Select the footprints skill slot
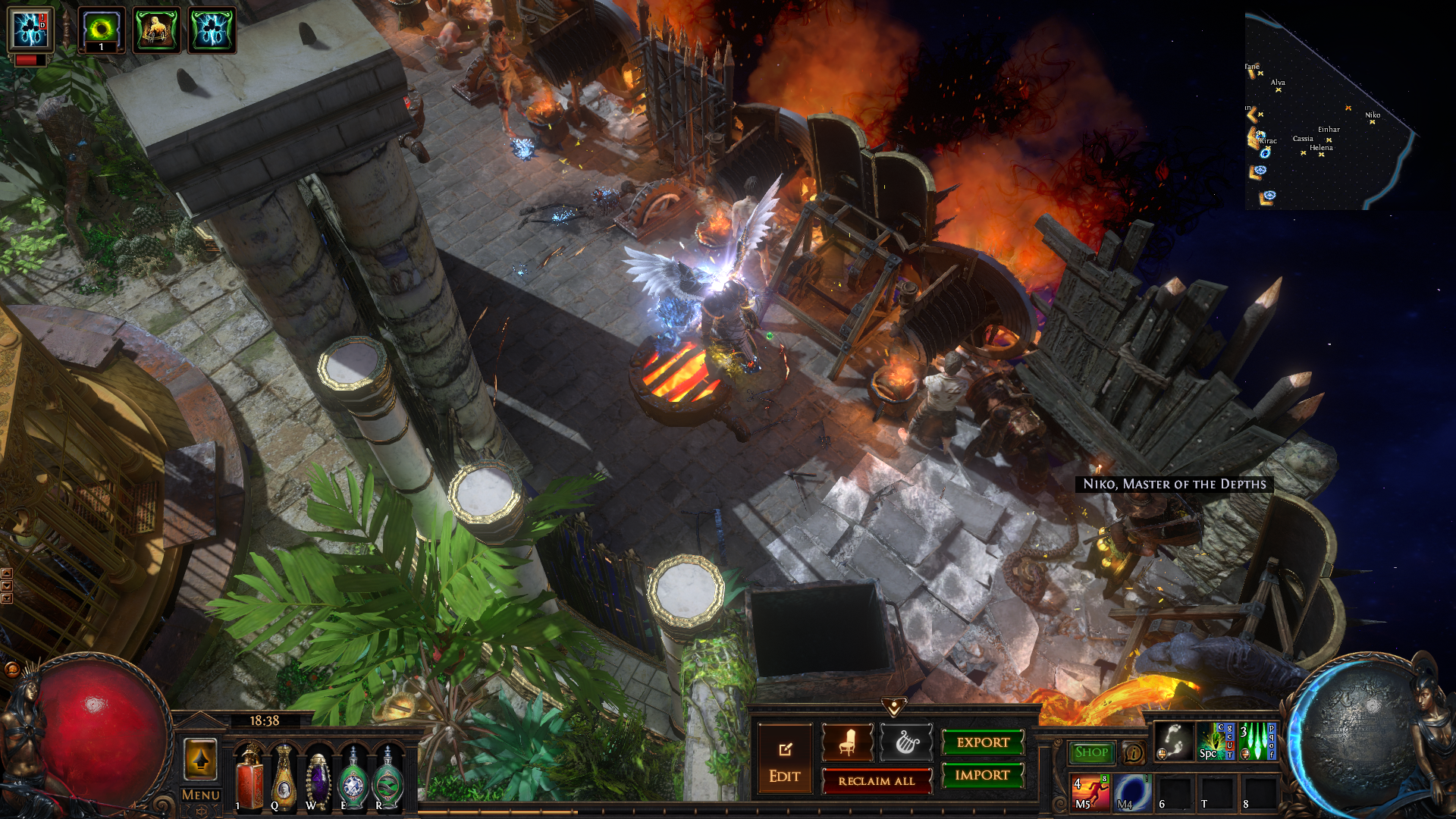Screen dimensions: 1456x819 coord(1174,741)
